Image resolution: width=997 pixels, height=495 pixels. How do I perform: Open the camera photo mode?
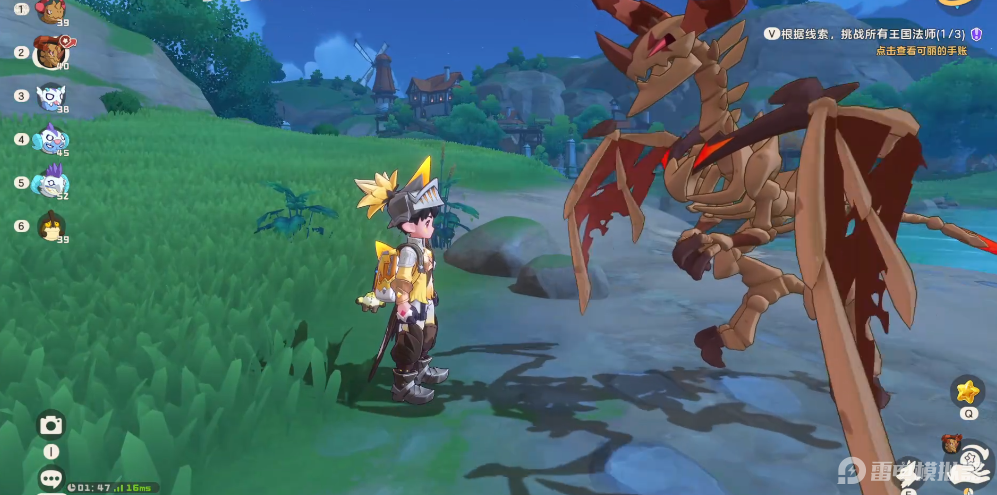tap(51, 425)
